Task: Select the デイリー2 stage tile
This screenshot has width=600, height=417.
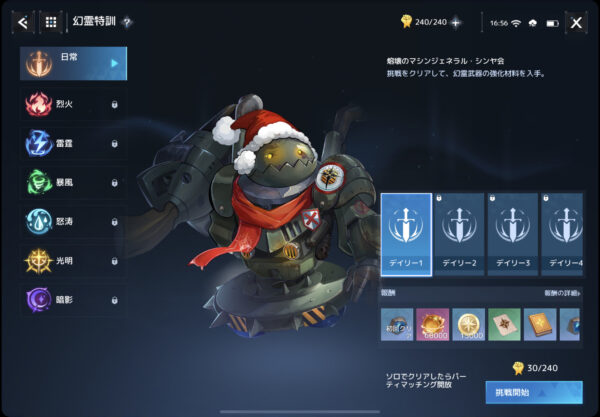Action: click(459, 234)
